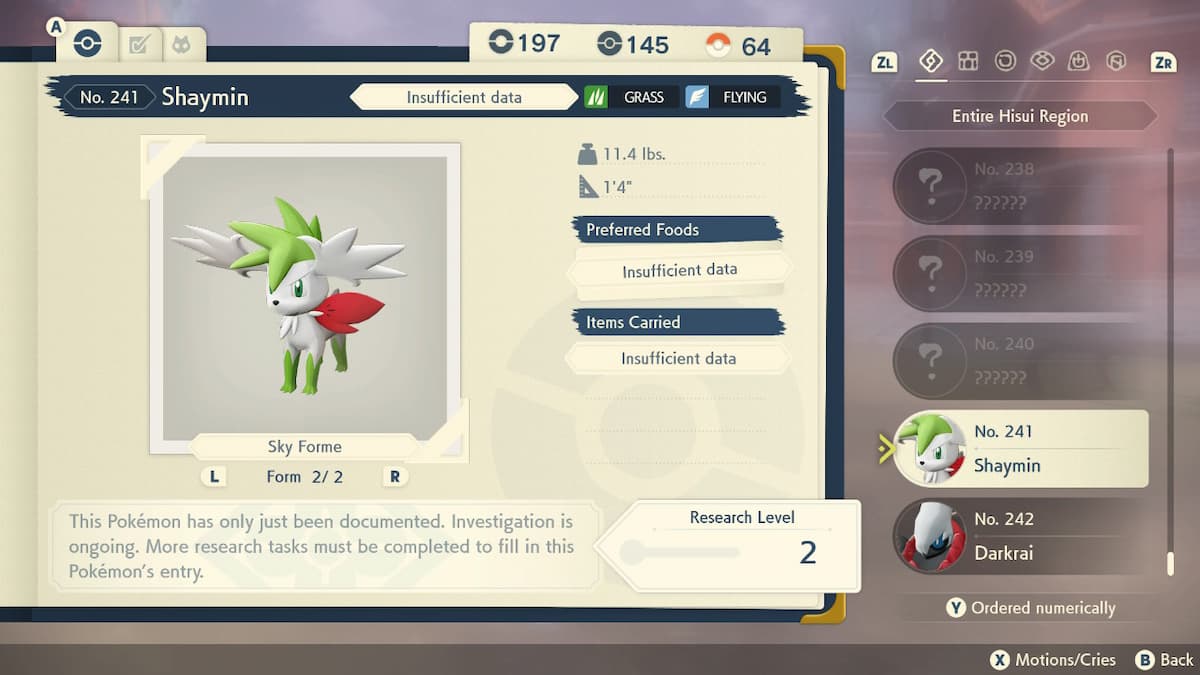Choose the four-squares grid area icon
This screenshot has width=1200, height=675.
[x=968, y=62]
